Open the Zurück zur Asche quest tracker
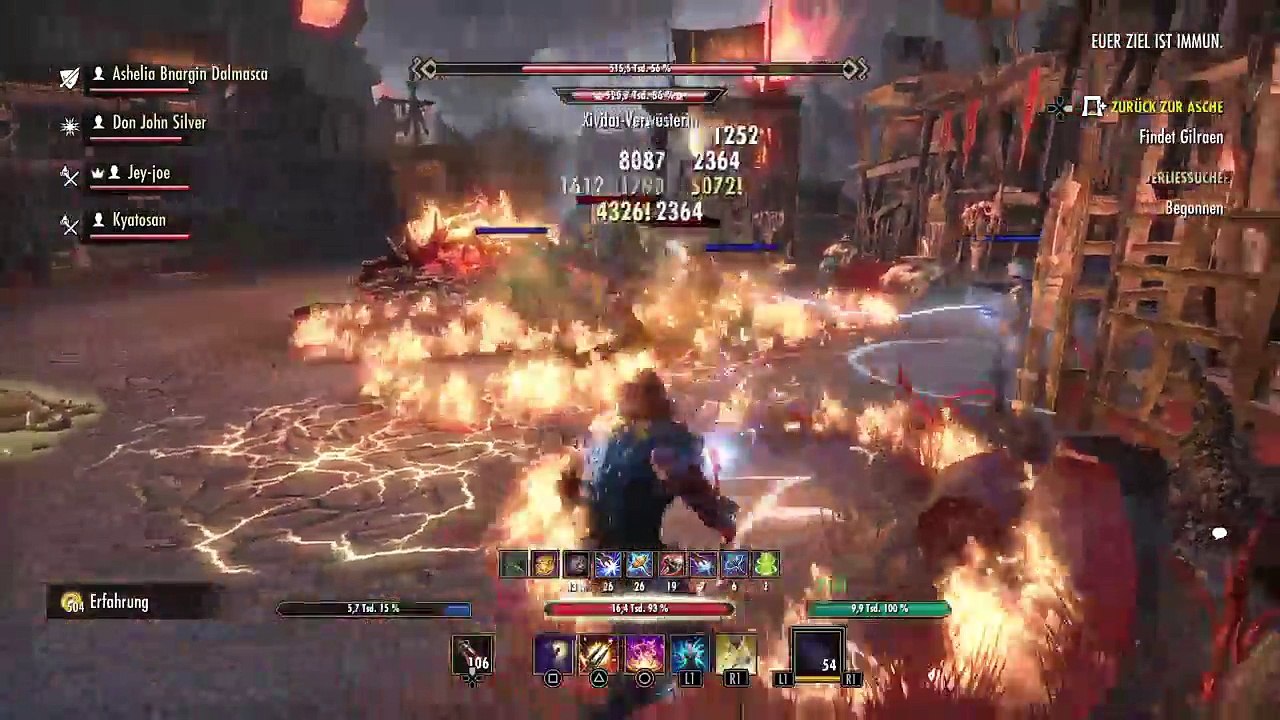 1166,107
